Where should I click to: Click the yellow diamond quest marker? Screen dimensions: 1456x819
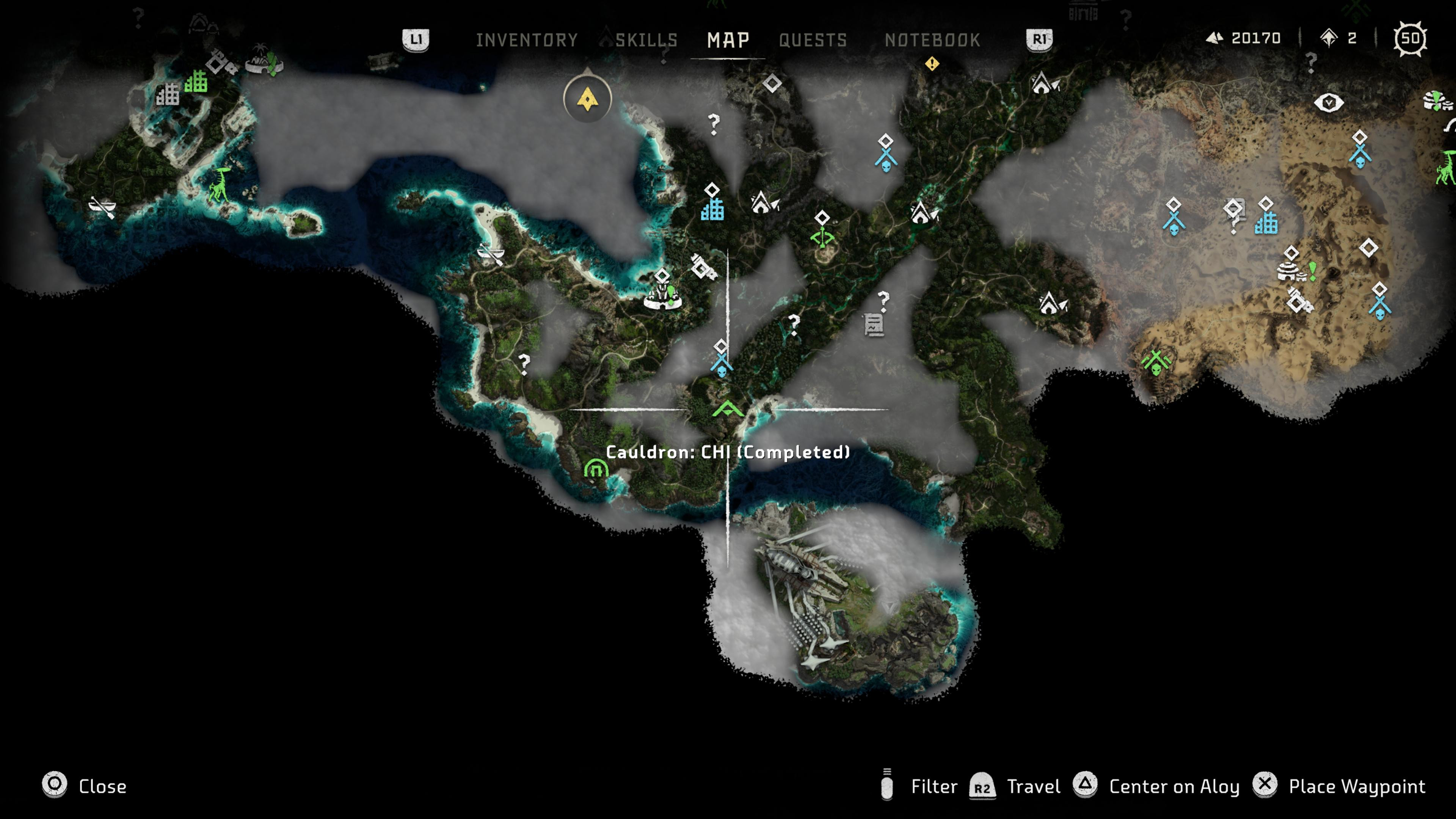pos(932,64)
